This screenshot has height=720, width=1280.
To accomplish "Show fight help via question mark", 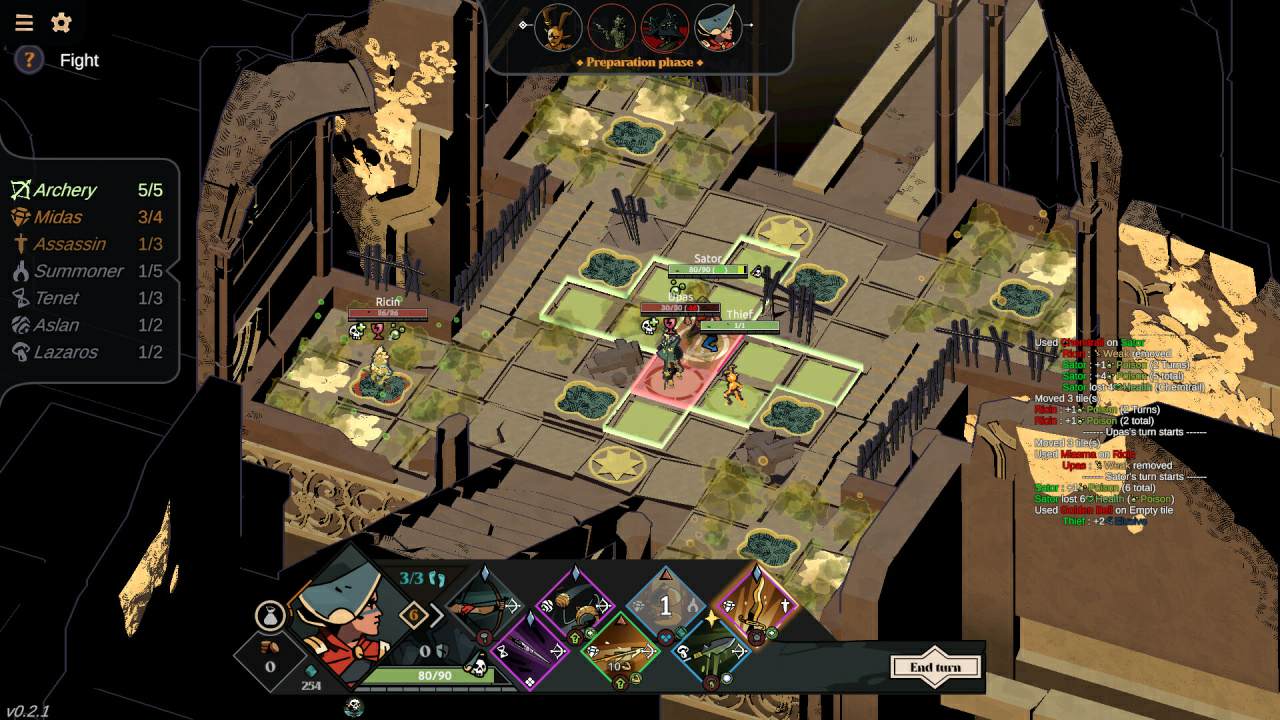I will pos(29,60).
